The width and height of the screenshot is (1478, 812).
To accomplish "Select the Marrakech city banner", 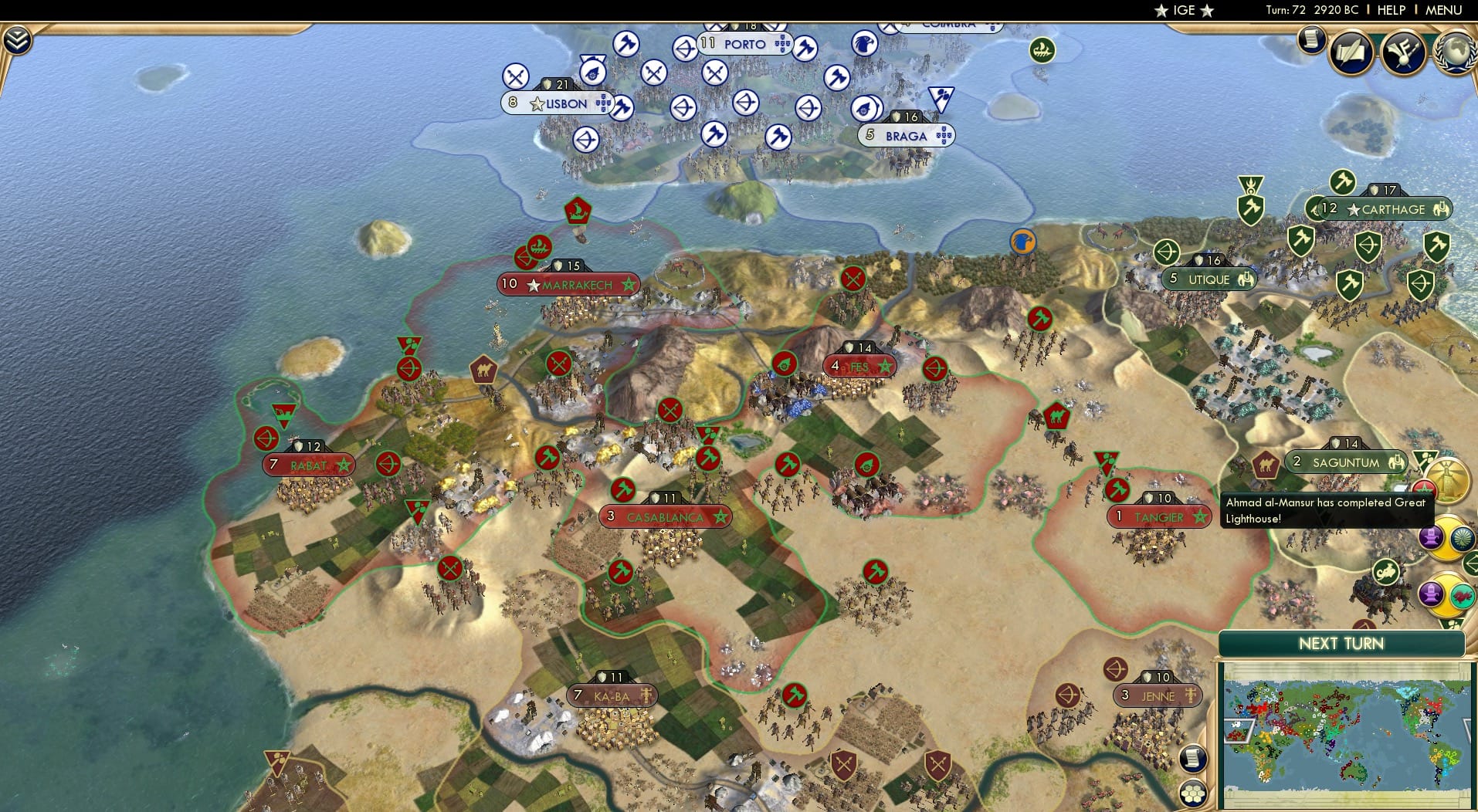I will click(569, 284).
